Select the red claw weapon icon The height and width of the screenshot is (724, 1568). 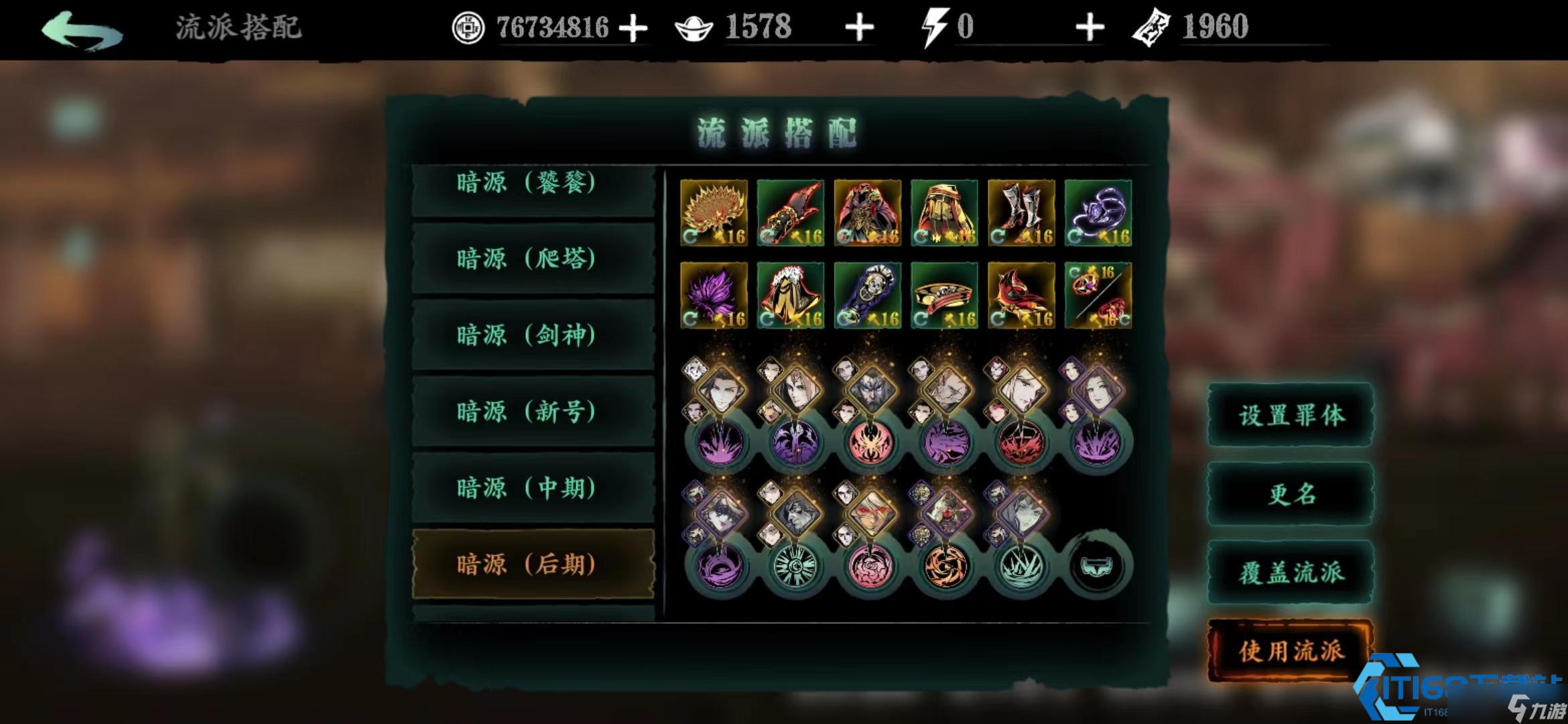tap(791, 213)
